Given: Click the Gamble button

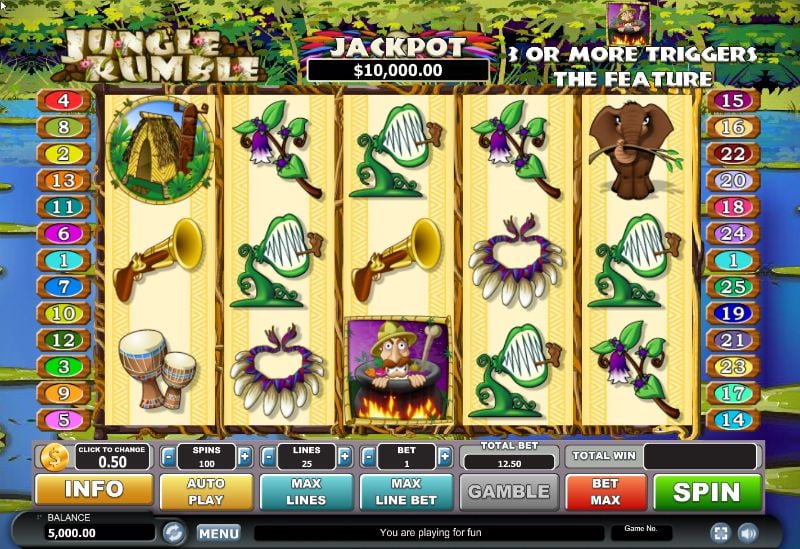Looking at the screenshot, I should 509,491.
